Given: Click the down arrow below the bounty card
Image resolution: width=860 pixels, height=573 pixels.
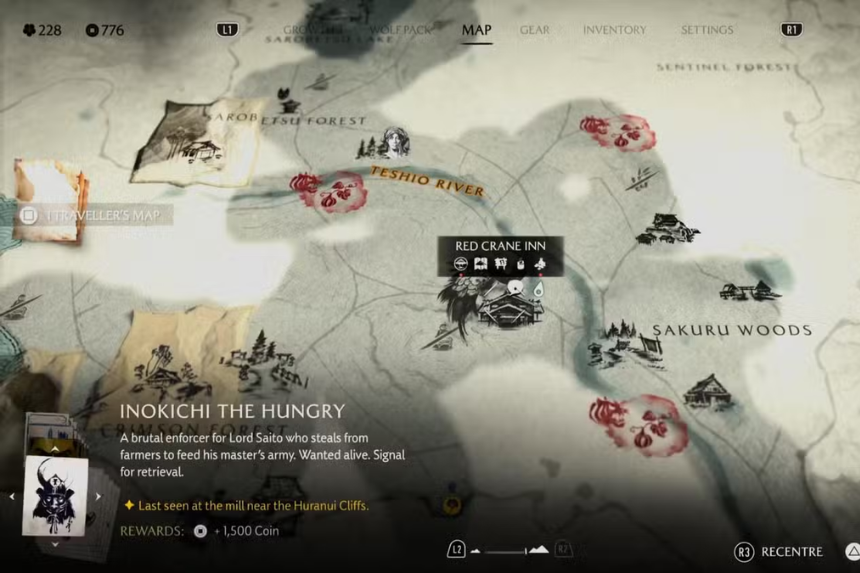Looking at the screenshot, I should point(55,545).
